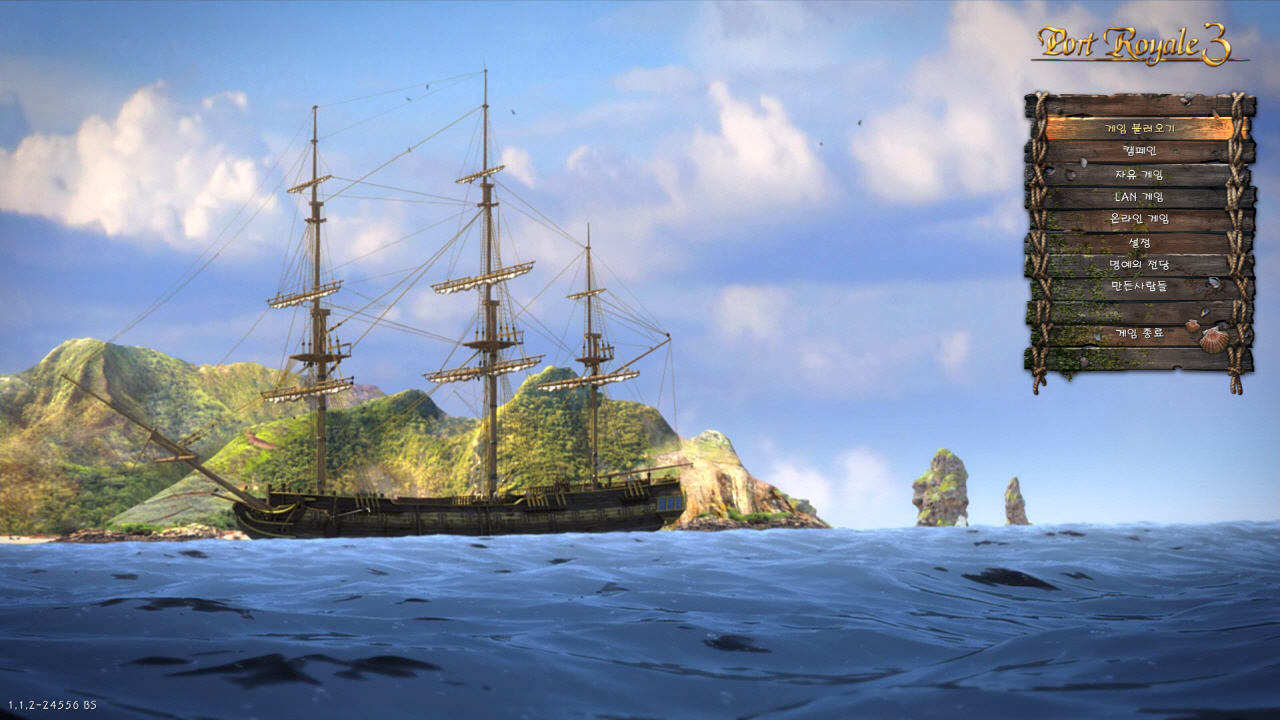Choose 자유 게임 (Free Game)

[1139, 175]
